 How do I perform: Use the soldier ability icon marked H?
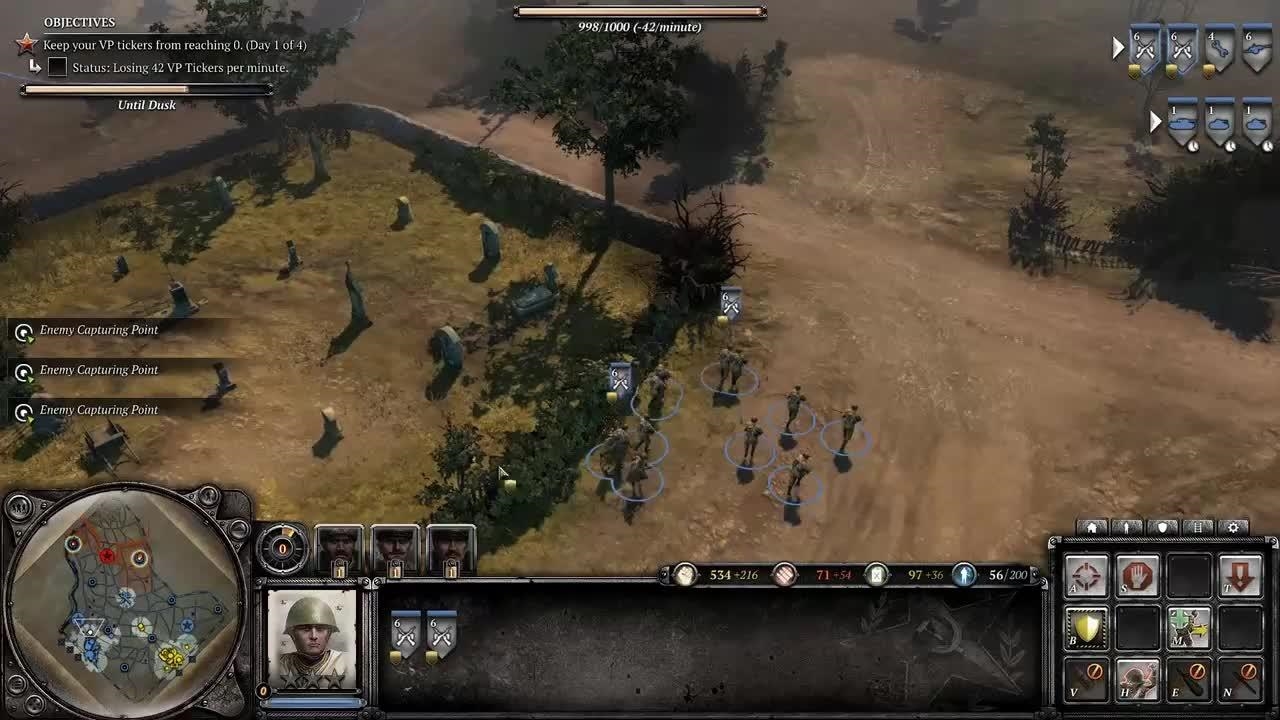click(1137, 679)
